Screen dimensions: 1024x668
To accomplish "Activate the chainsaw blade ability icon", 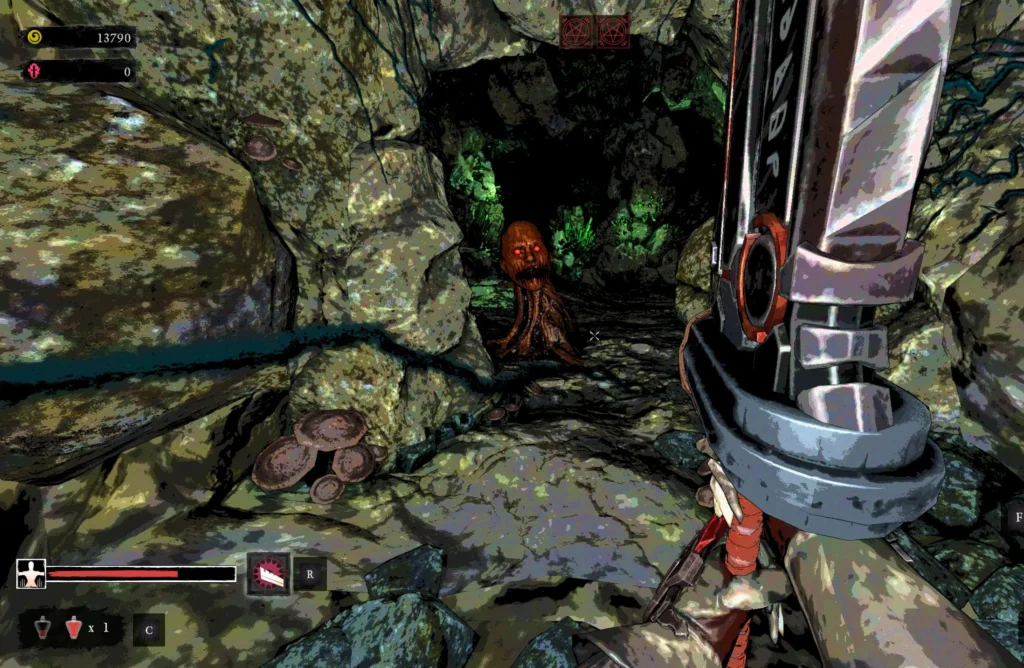I will 269,574.
